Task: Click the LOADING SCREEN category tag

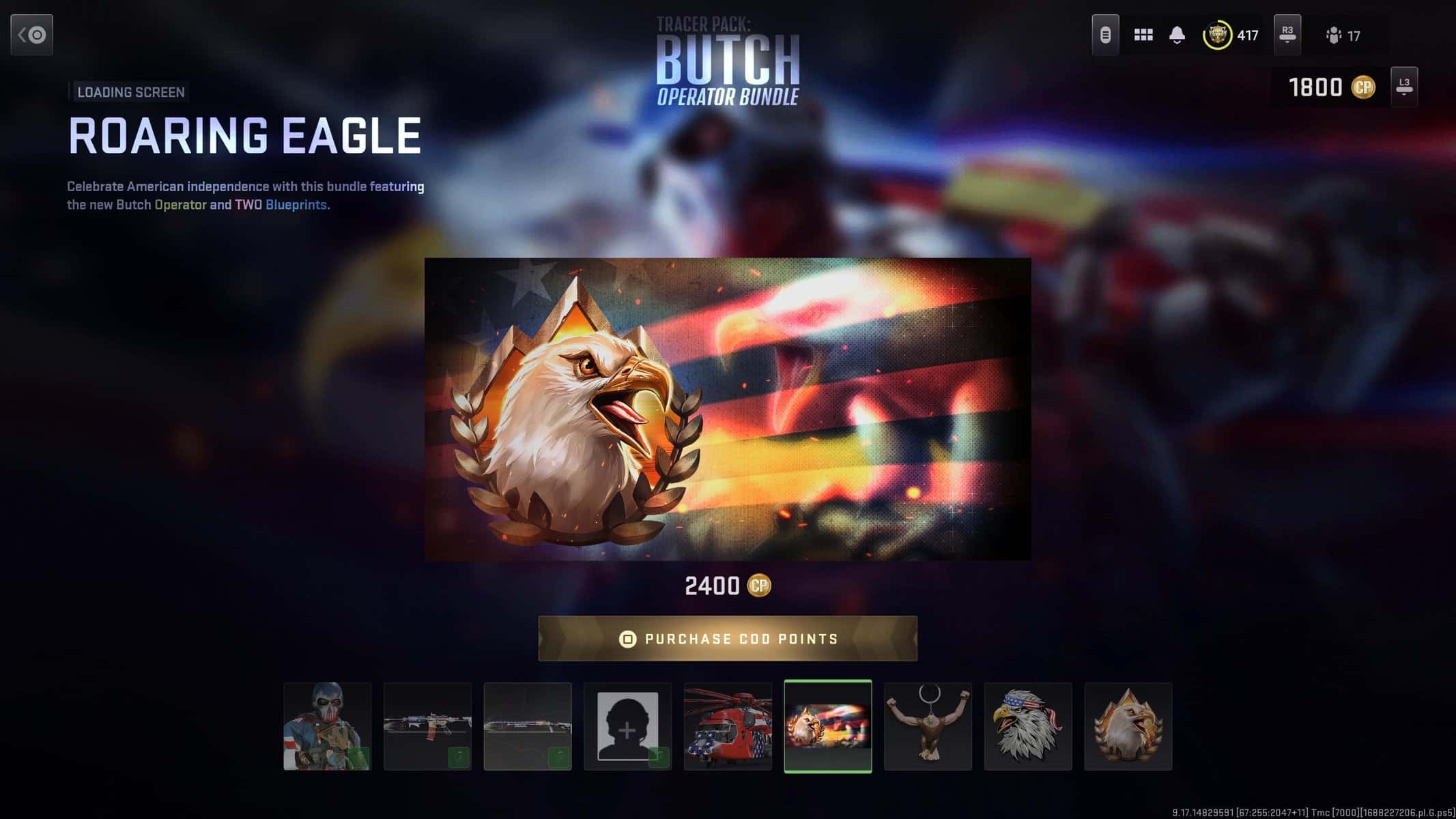Action: pos(130,91)
